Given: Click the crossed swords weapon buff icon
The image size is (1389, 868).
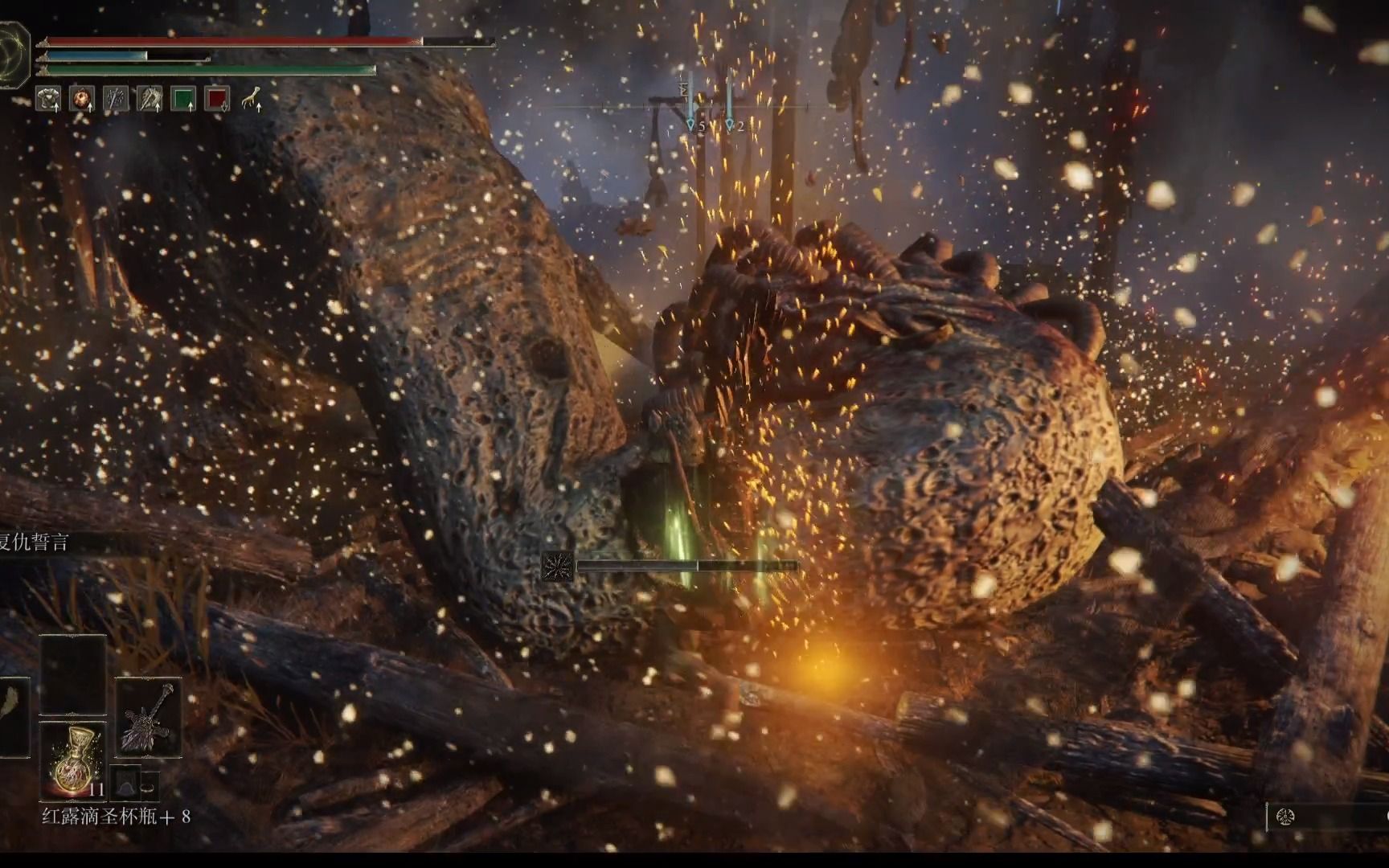Looking at the screenshot, I should [116, 99].
